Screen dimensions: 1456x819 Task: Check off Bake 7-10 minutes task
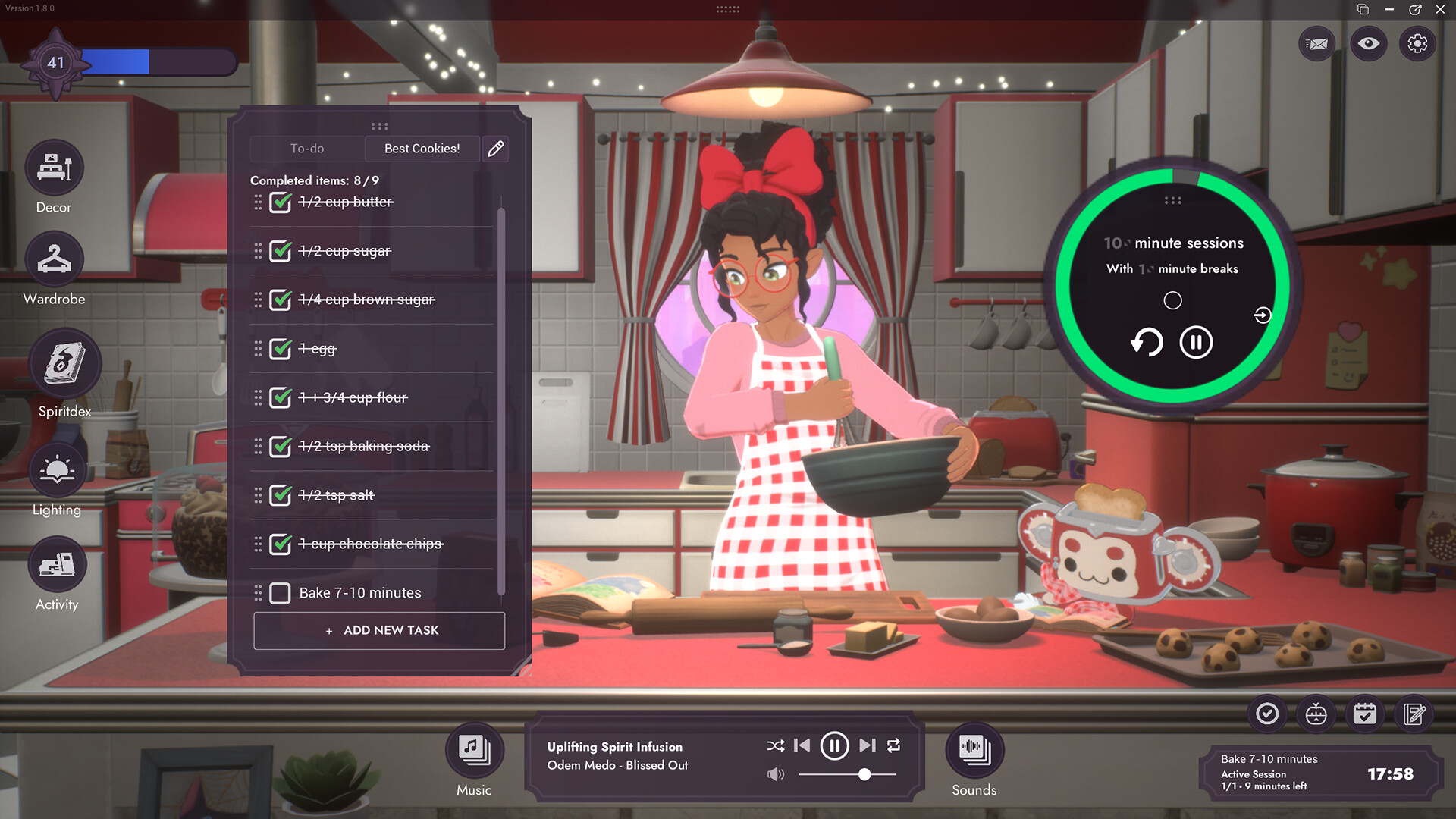pyautogui.click(x=280, y=593)
